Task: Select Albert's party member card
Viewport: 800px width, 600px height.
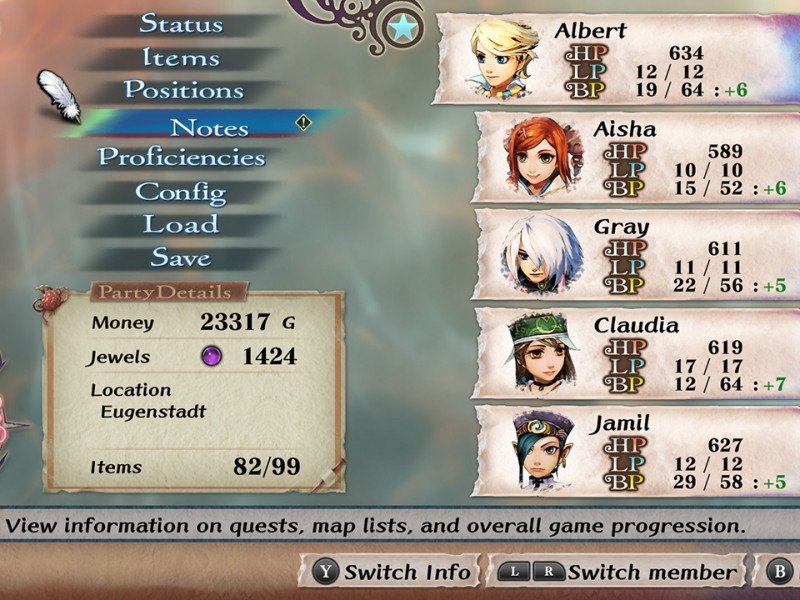Action: [x=615, y=58]
